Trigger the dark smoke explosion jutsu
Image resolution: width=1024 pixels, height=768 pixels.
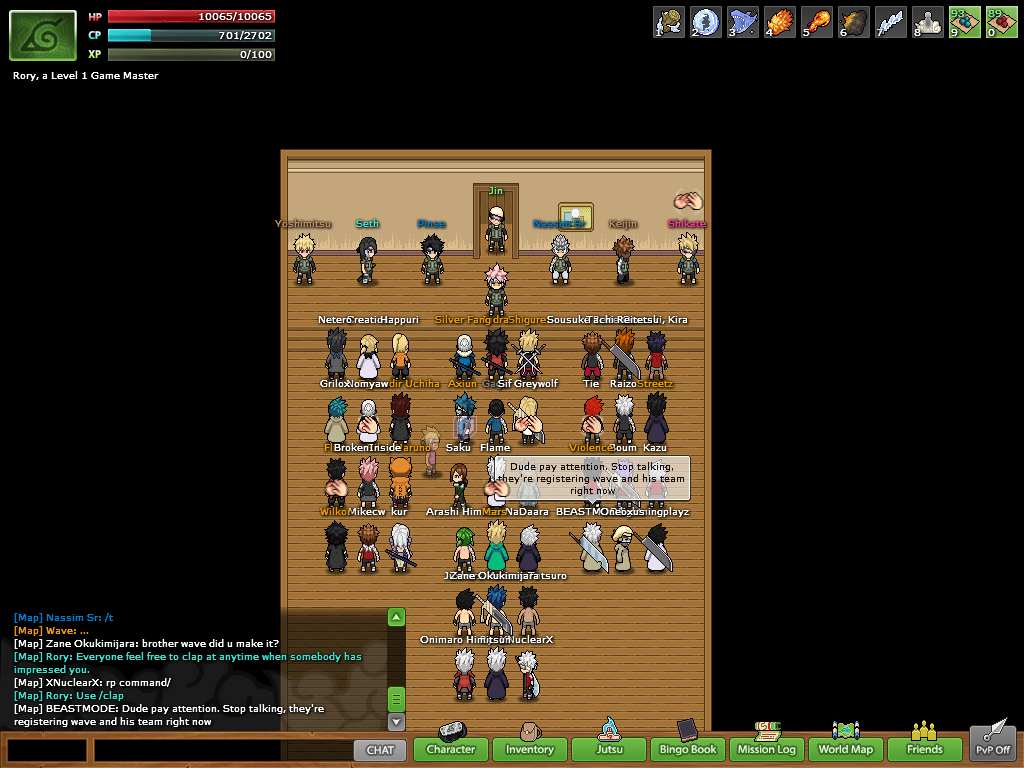click(x=854, y=22)
